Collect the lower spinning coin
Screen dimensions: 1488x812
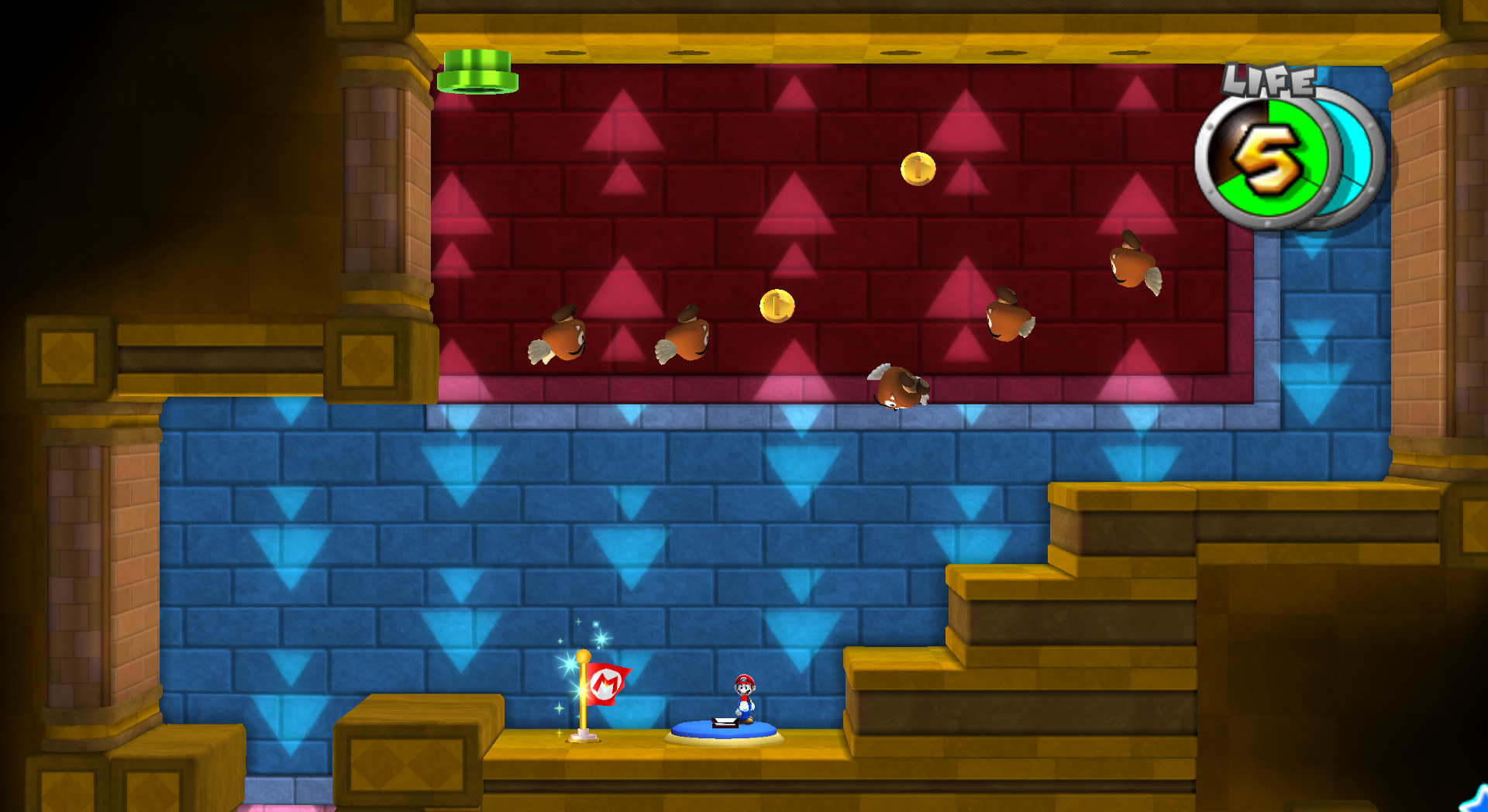tap(778, 304)
